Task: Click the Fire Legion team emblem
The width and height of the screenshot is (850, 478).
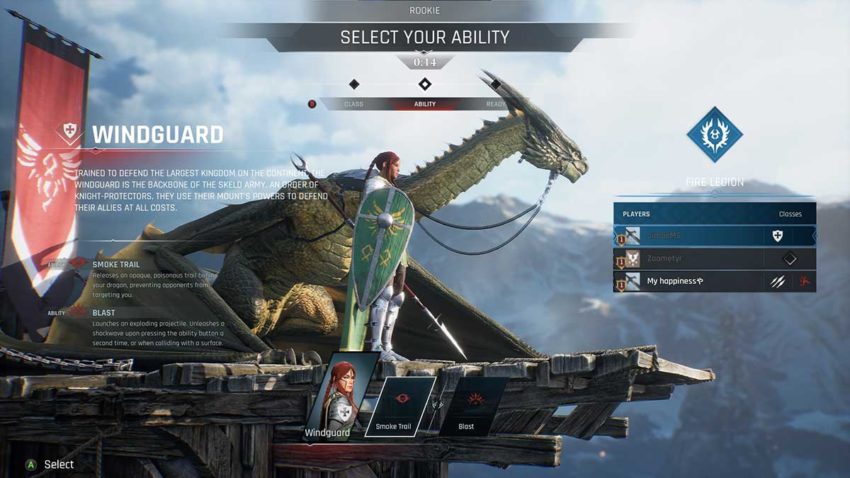Action: [x=715, y=135]
